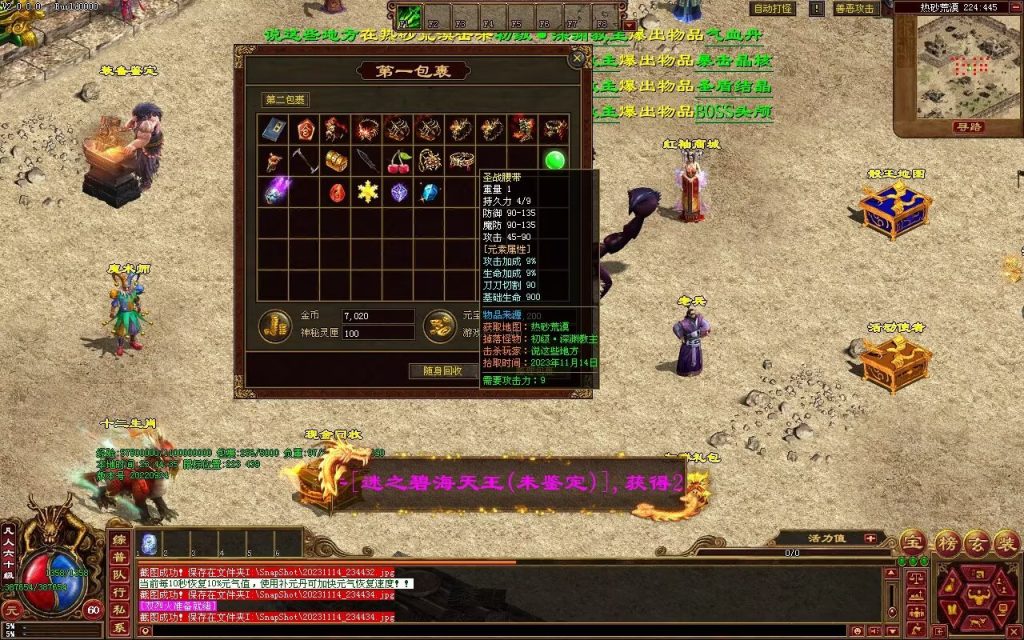
Task: Switch to the 第二包裹 bag tab
Action: pos(286,100)
